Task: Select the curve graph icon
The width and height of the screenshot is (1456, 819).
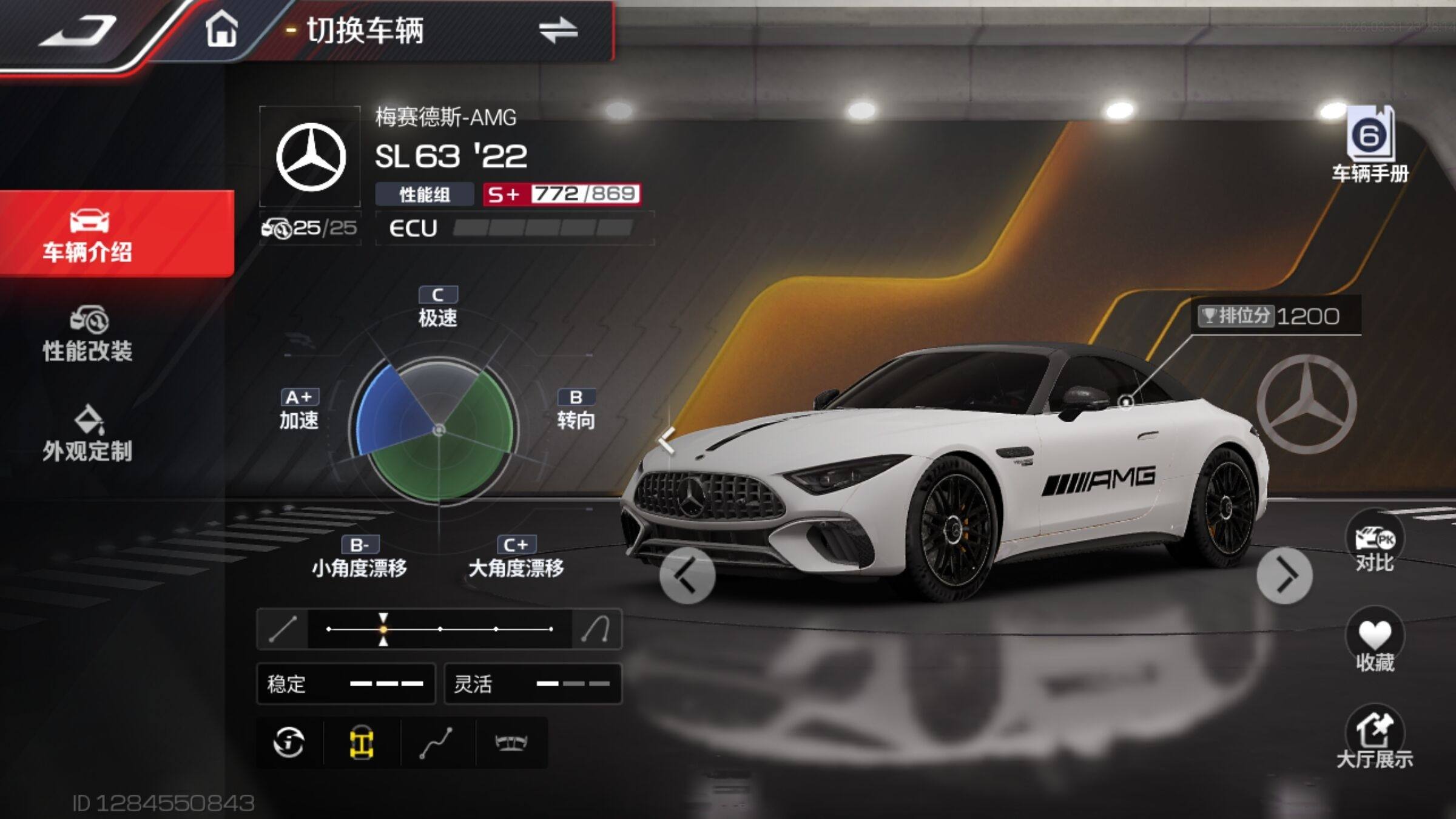Action: [436, 742]
